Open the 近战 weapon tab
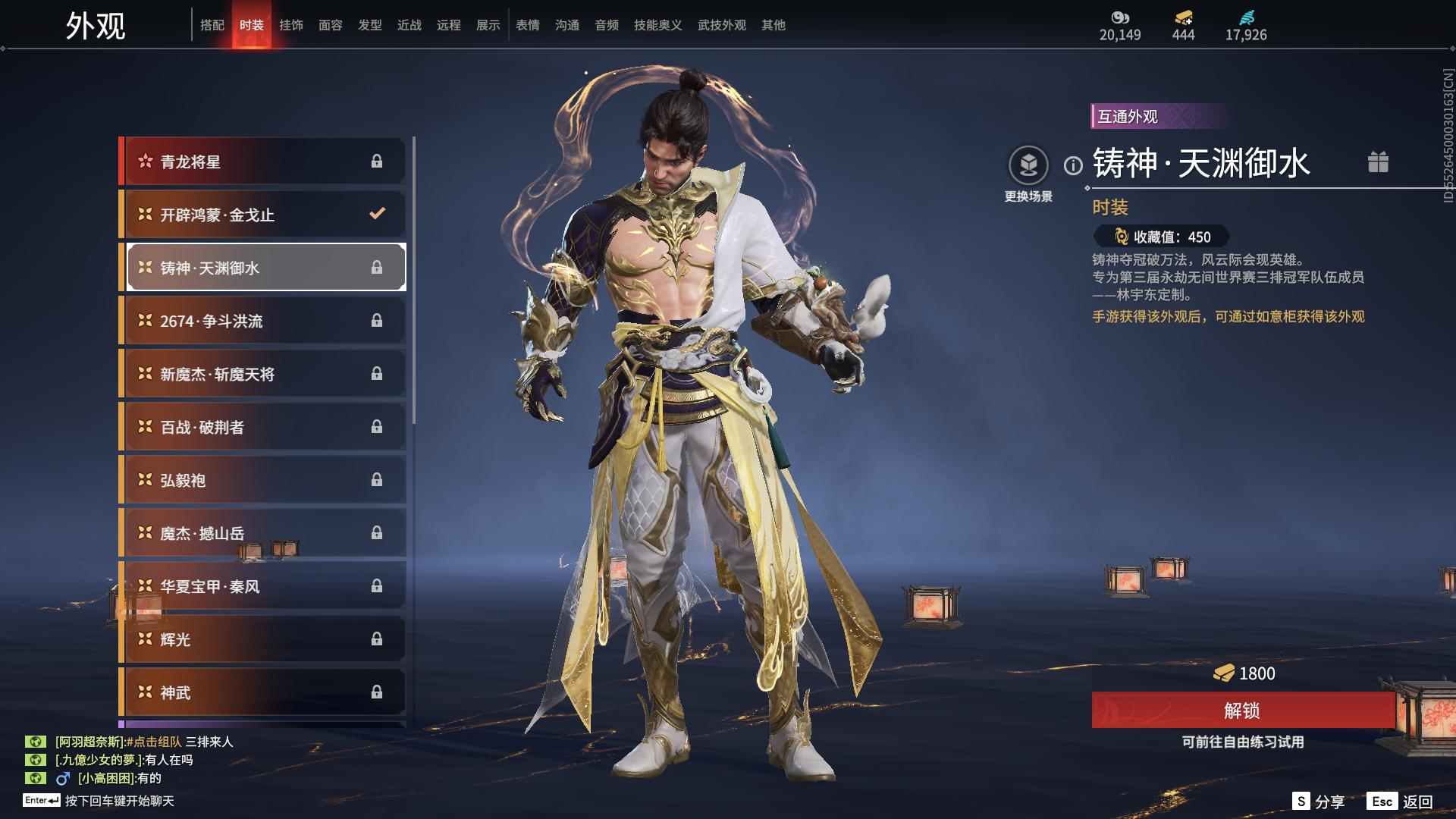The height and width of the screenshot is (819, 1456). tap(409, 25)
